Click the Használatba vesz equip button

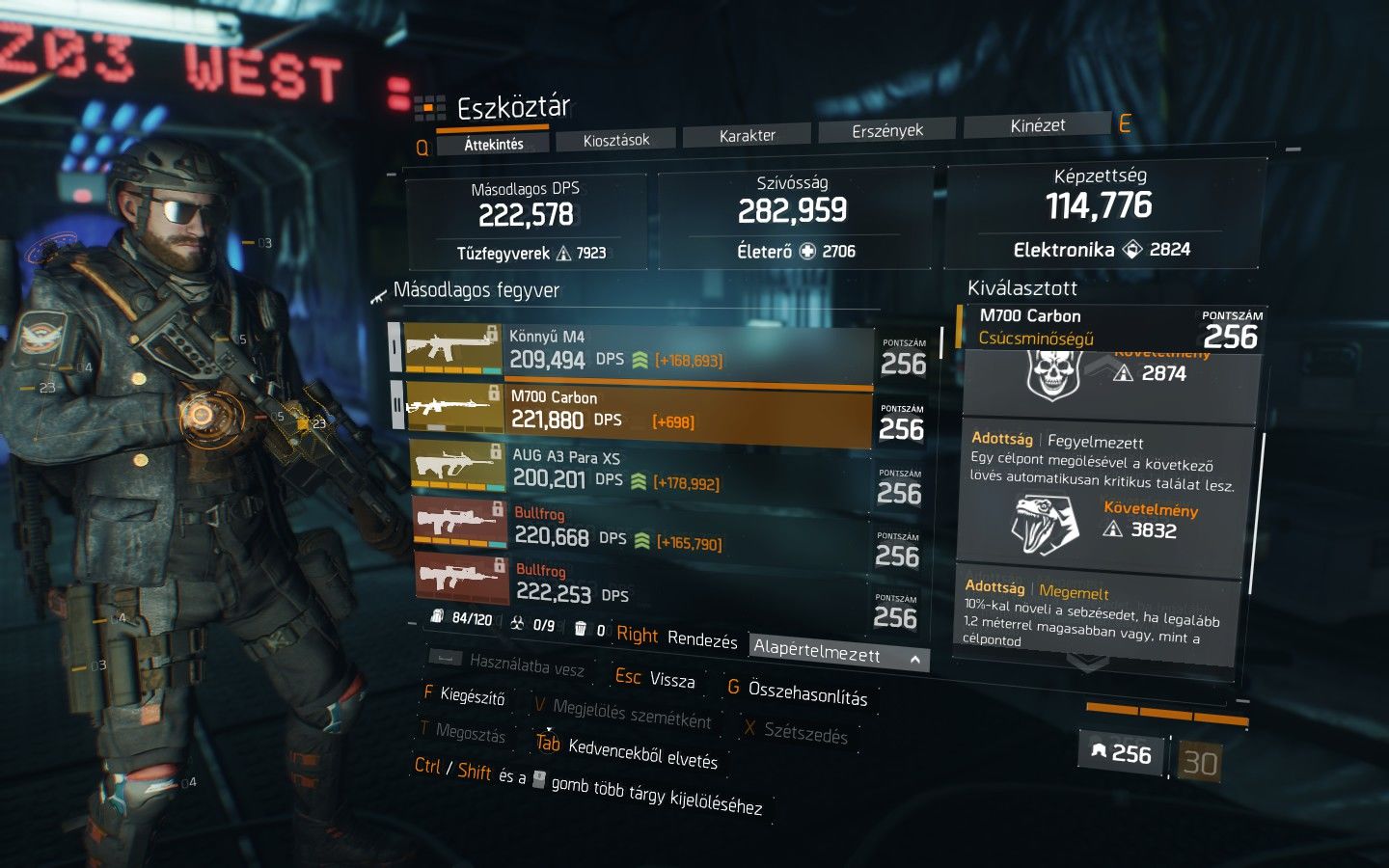(x=526, y=664)
